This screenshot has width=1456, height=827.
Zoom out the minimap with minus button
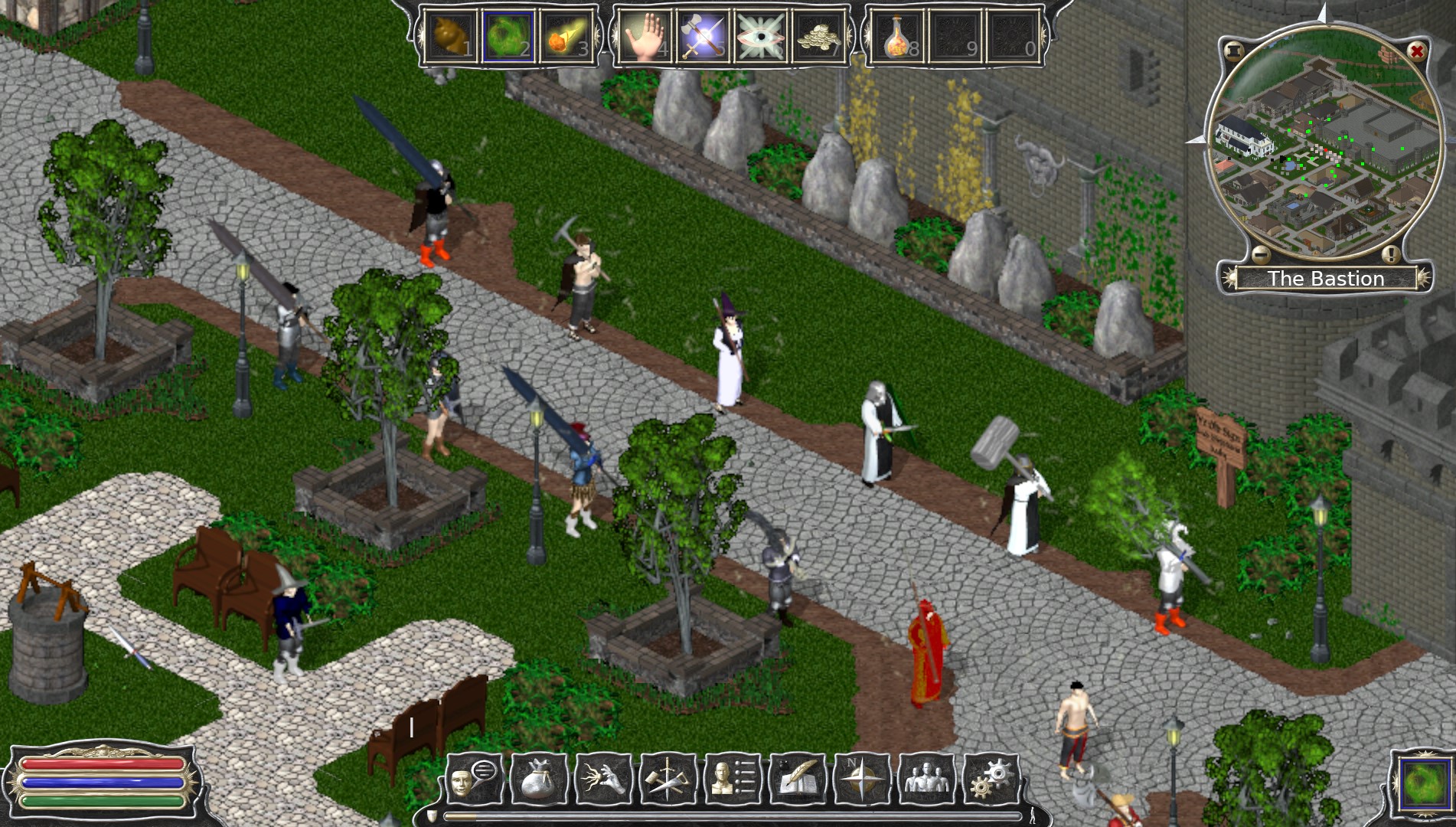coord(1261,254)
